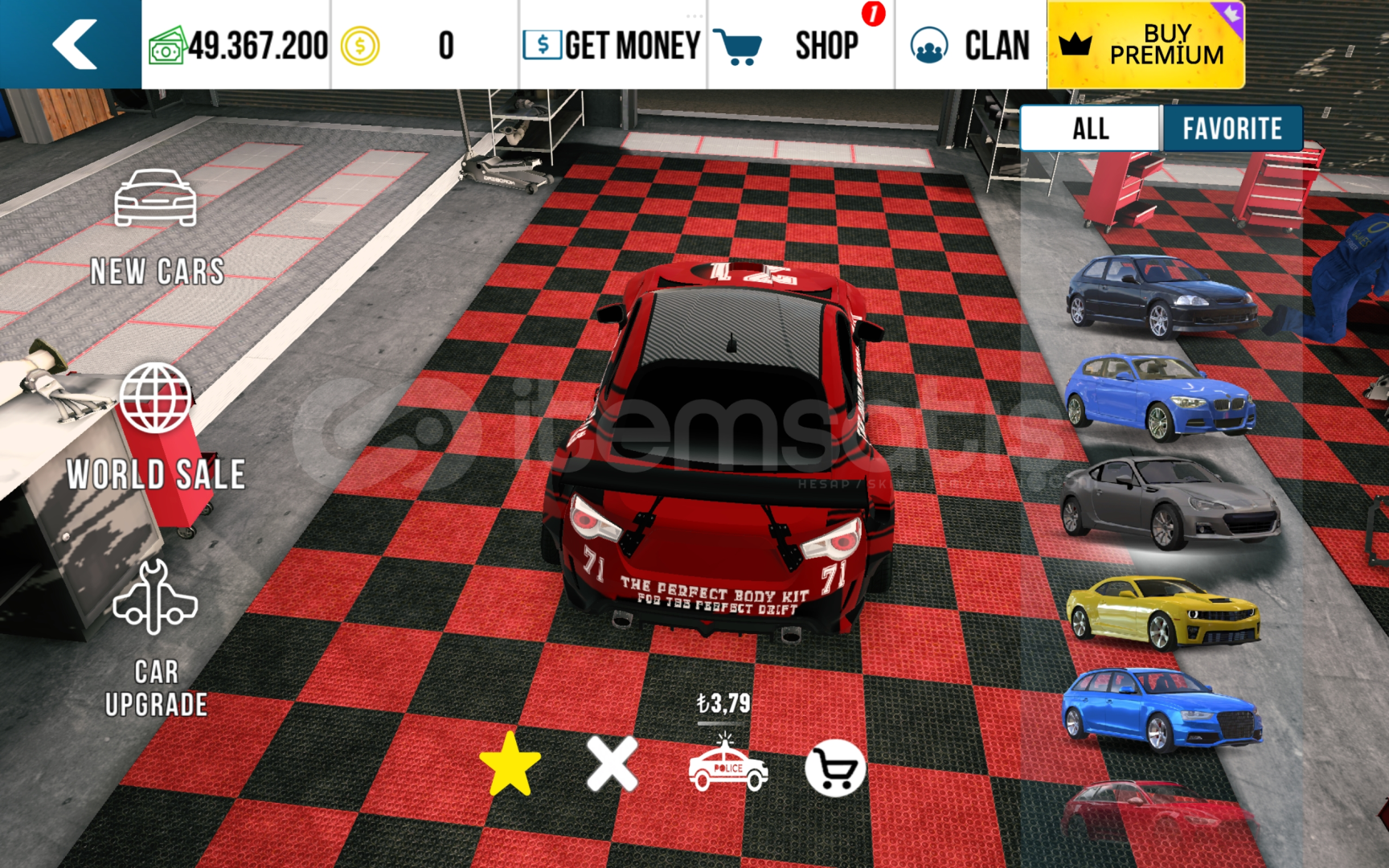Mark car as favorite with yellow star

[510, 764]
